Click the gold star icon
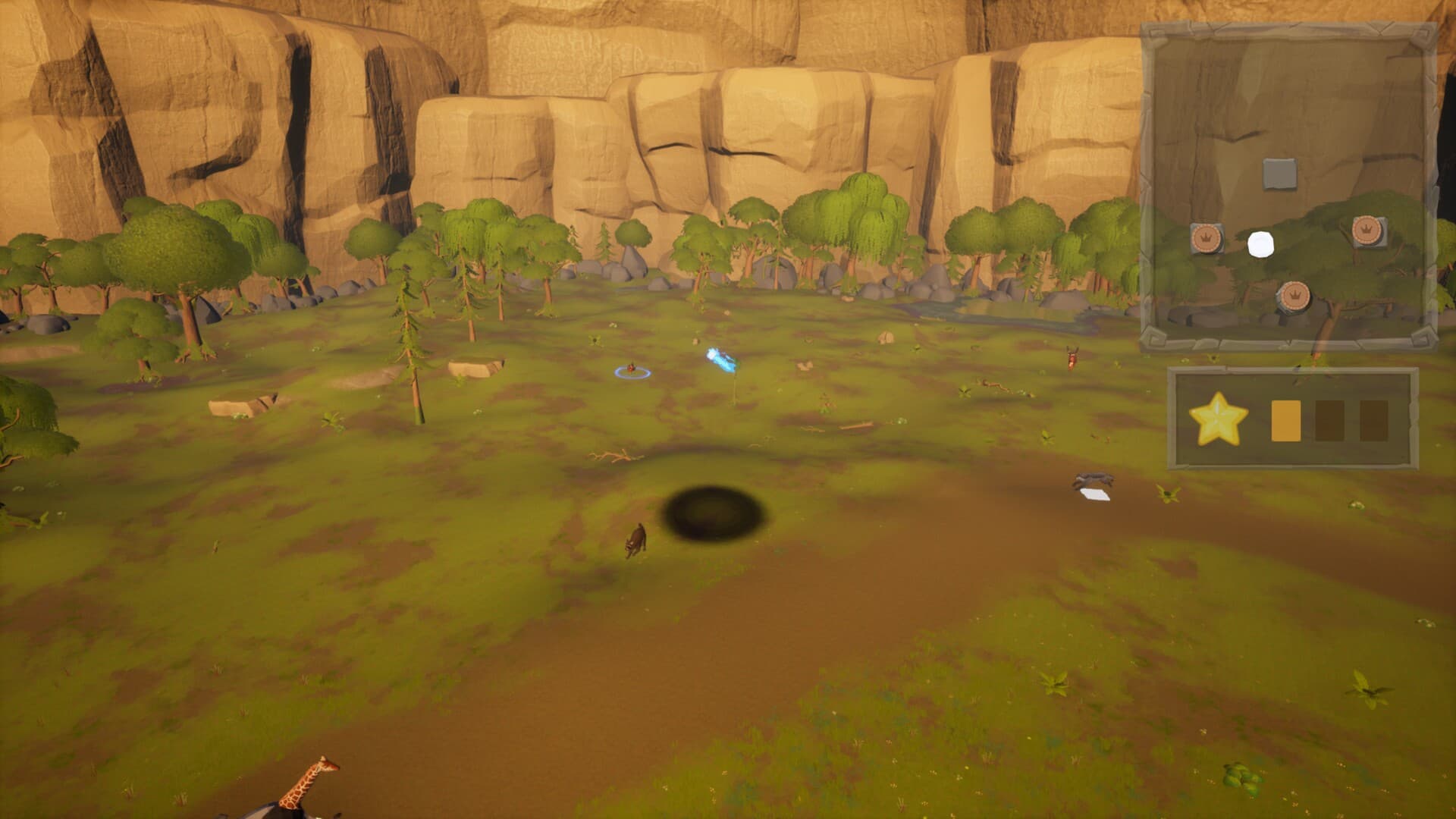Image resolution: width=1456 pixels, height=819 pixels. tap(1218, 419)
